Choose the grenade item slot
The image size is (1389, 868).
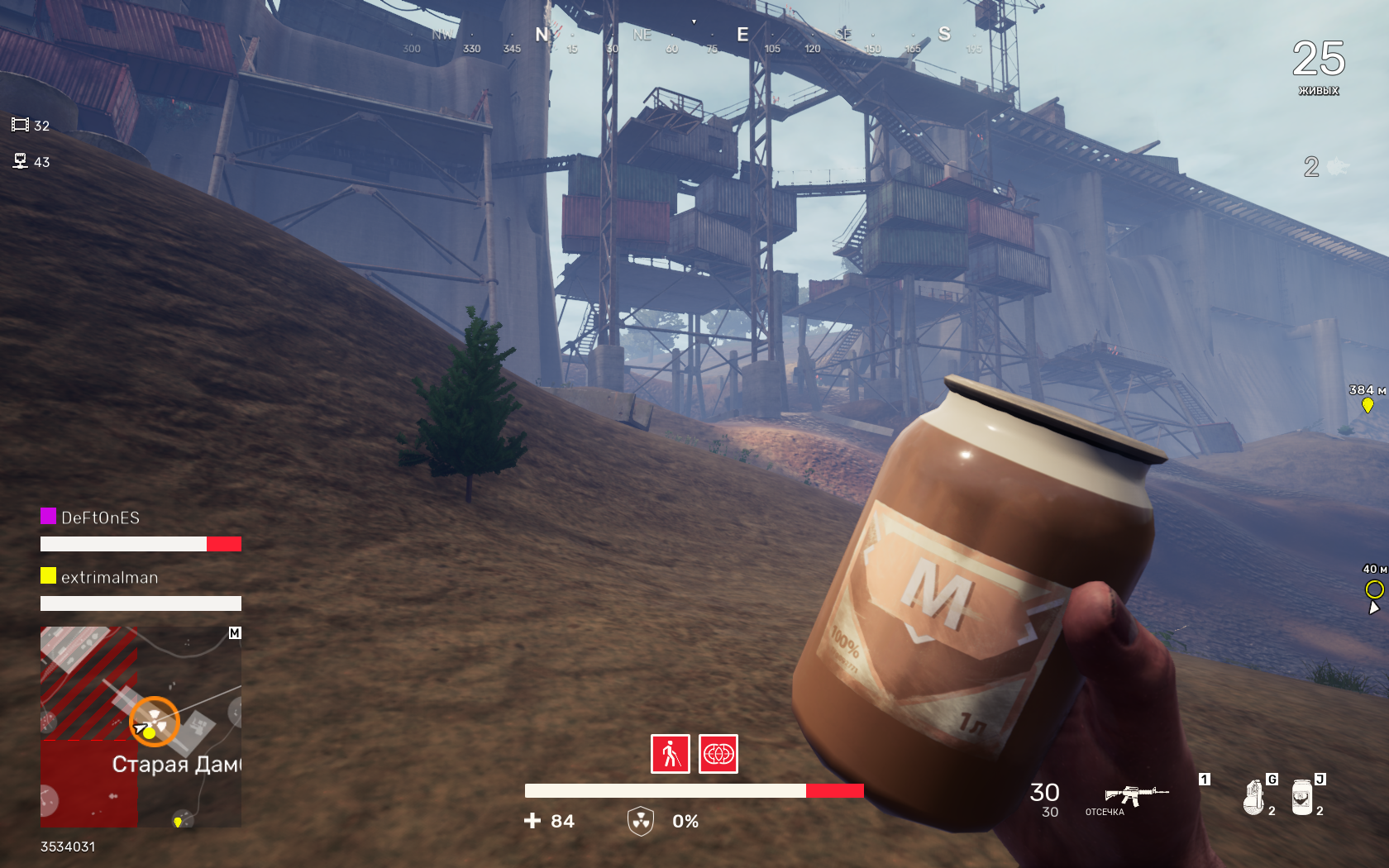coord(1254,797)
